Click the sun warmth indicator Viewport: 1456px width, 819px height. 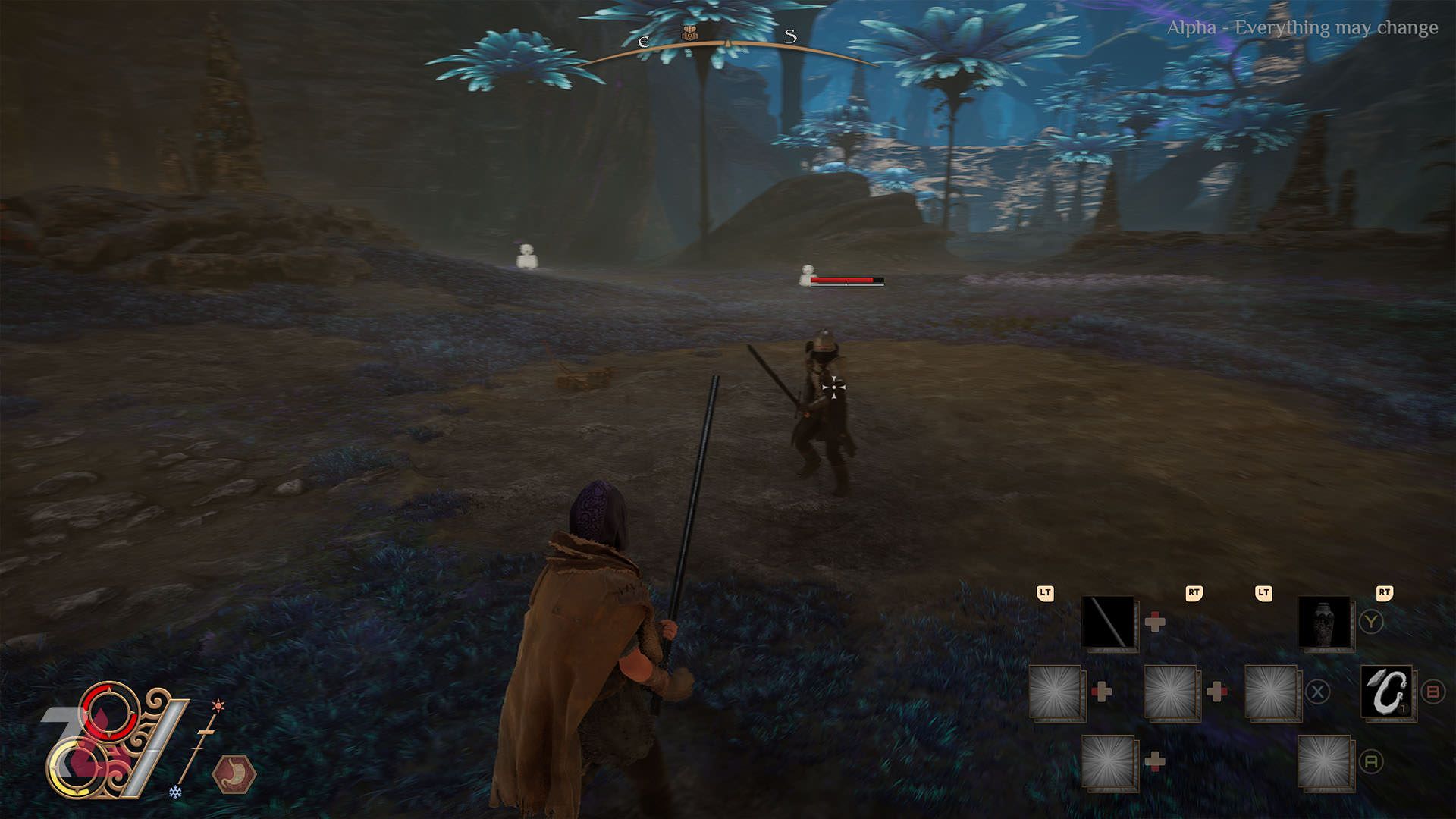click(218, 705)
